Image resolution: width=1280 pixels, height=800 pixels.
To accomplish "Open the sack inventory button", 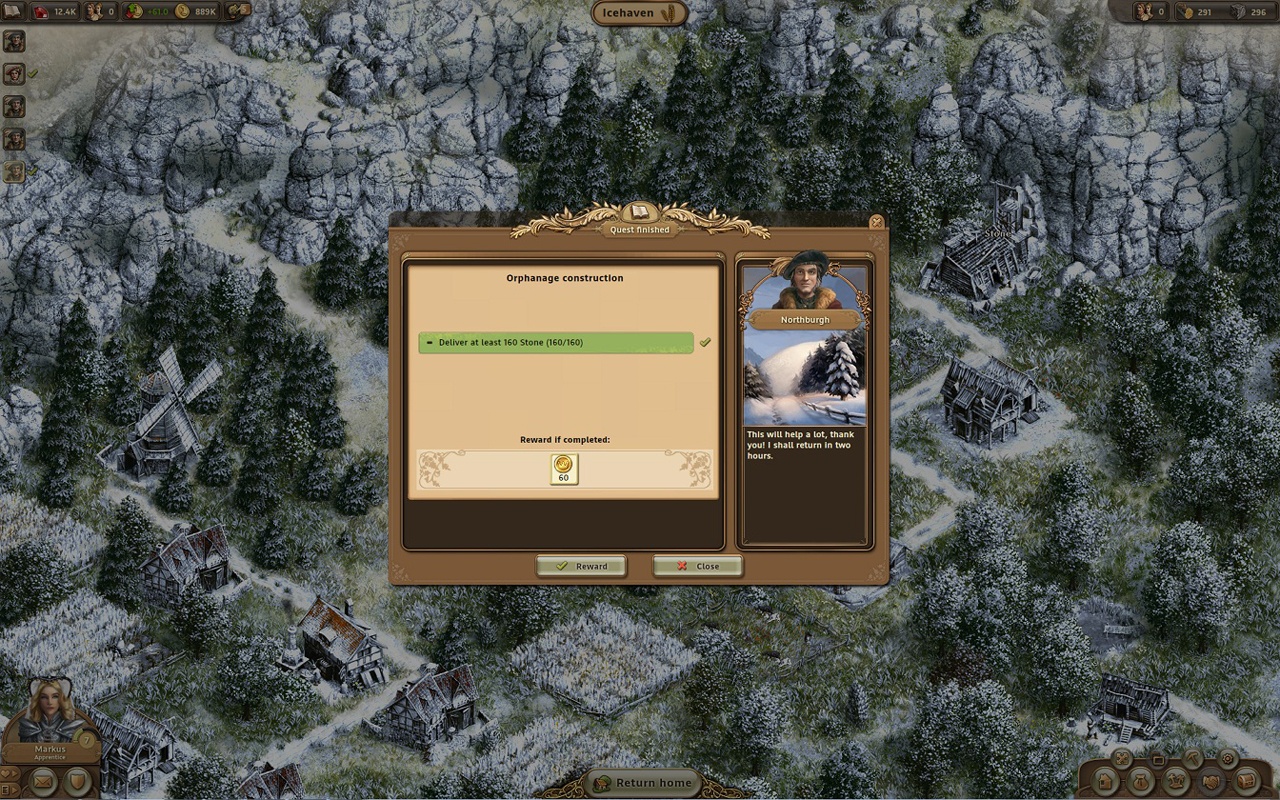I will pyautogui.click(x=1140, y=781).
